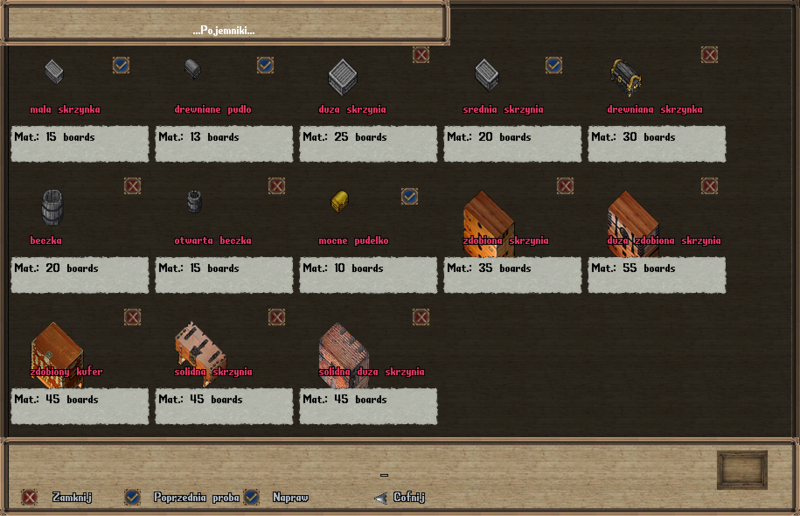Close the menu with the Zamknij button
This screenshot has width=800, height=516.
[30, 497]
